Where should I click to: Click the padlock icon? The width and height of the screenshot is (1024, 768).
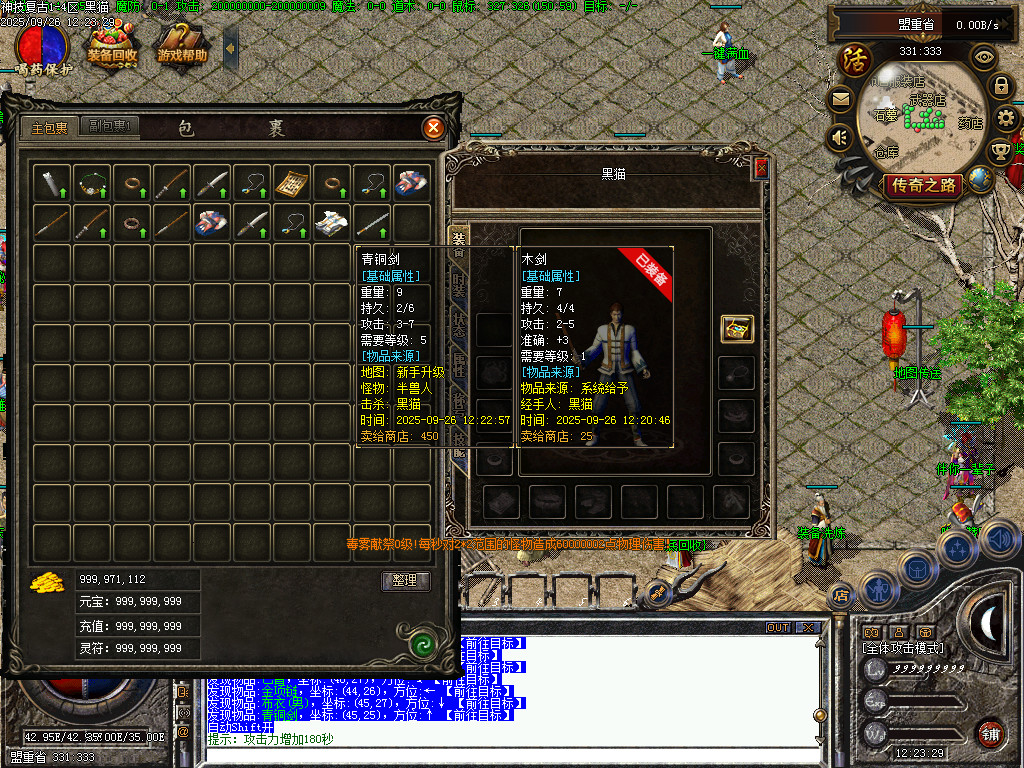[1001, 86]
